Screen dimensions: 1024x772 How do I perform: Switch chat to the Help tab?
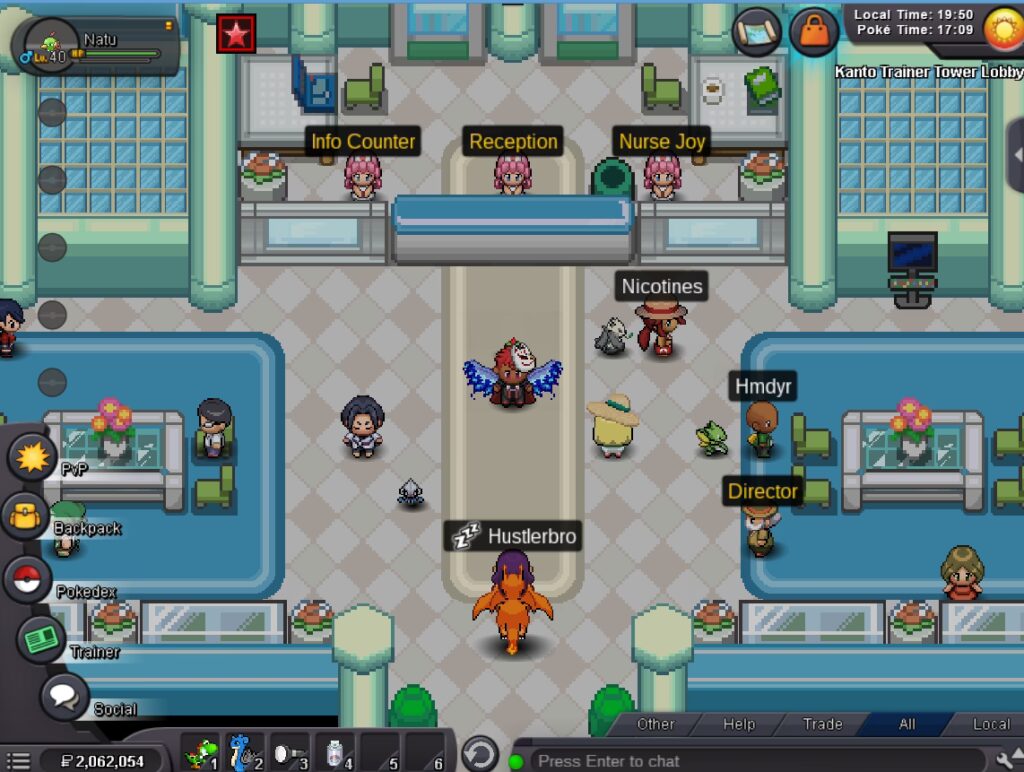coord(739,724)
